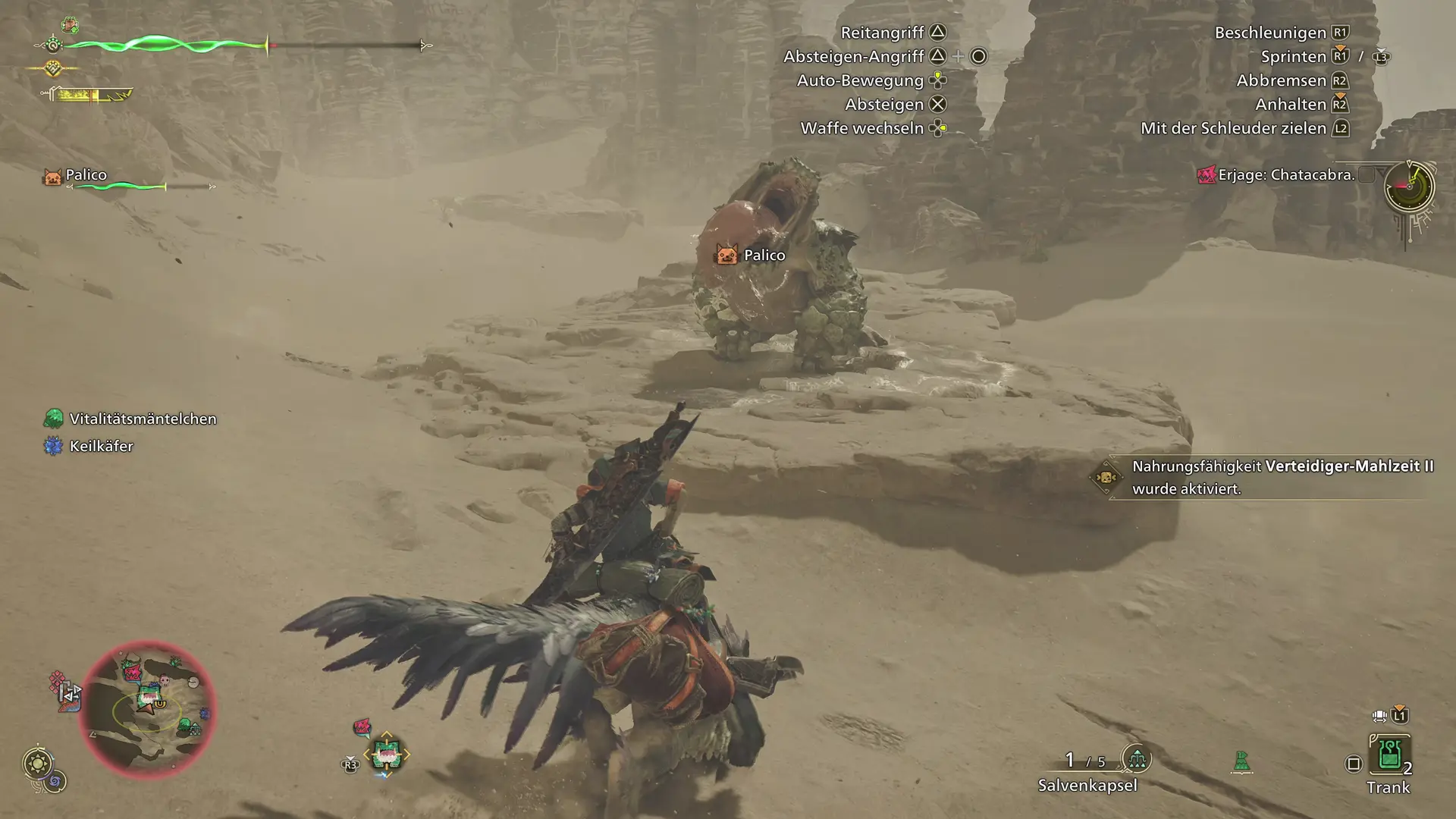Click the purple swirl weather icon
The image size is (1456, 819).
pyautogui.click(x=55, y=782)
